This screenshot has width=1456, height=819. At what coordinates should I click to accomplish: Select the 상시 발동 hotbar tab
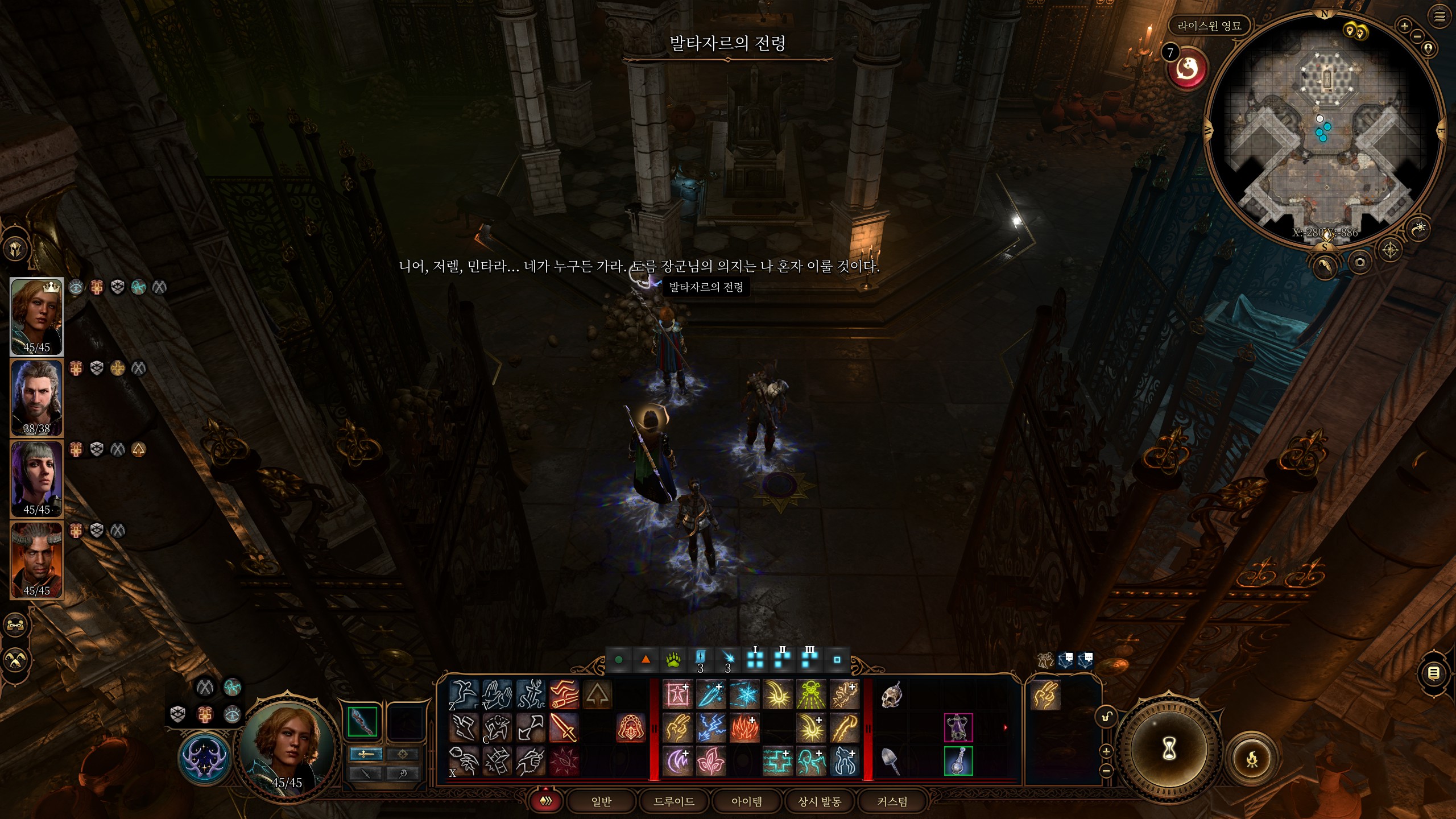[x=819, y=801]
